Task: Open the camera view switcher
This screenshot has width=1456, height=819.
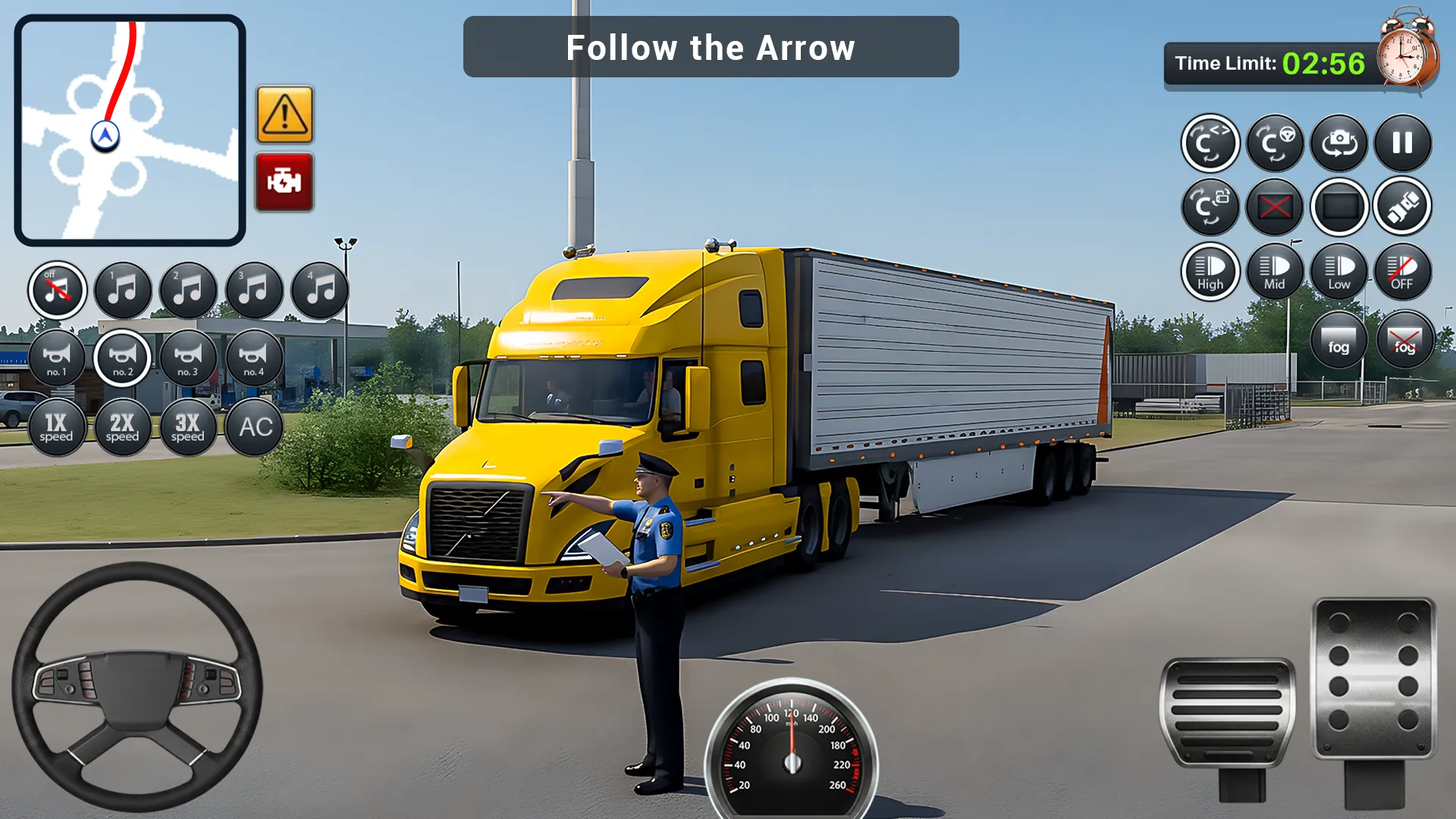Action: coord(1338,143)
